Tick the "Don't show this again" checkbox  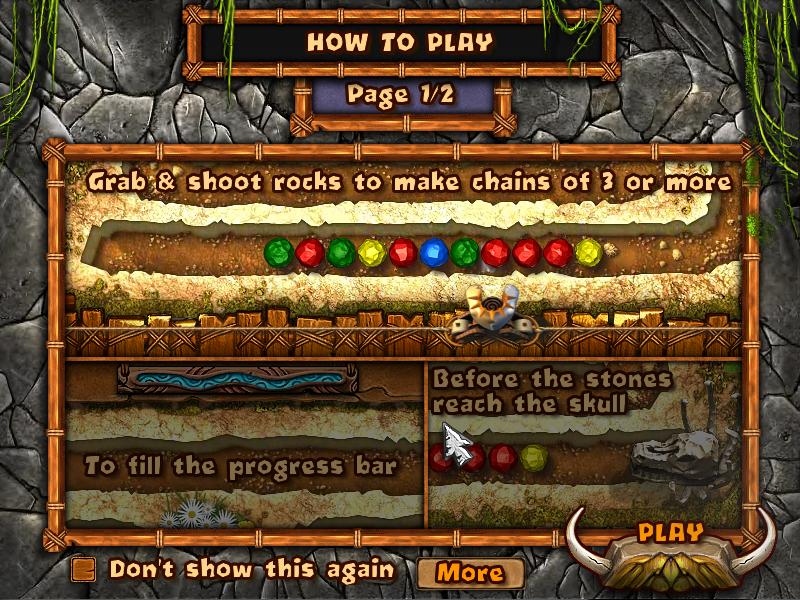(x=85, y=569)
